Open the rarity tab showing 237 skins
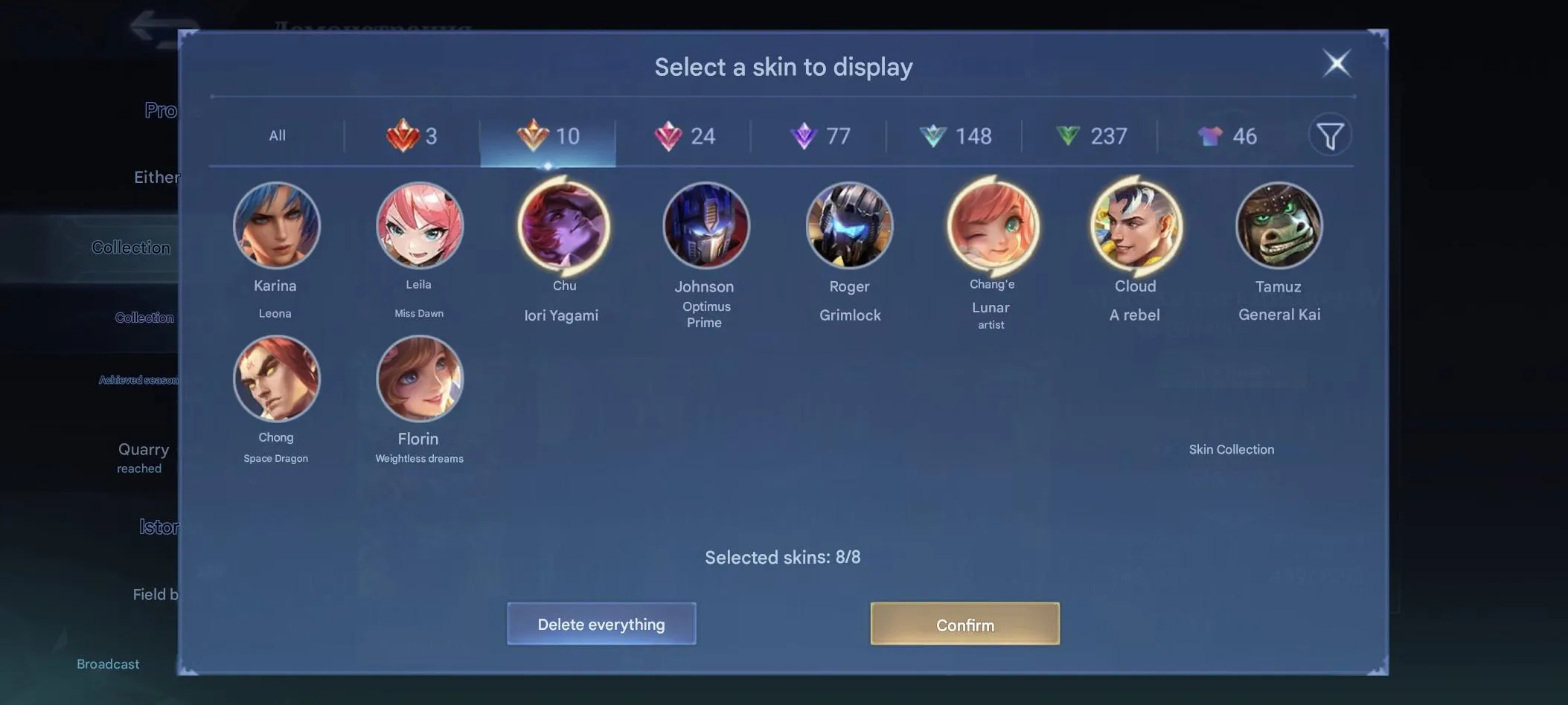 click(1092, 136)
